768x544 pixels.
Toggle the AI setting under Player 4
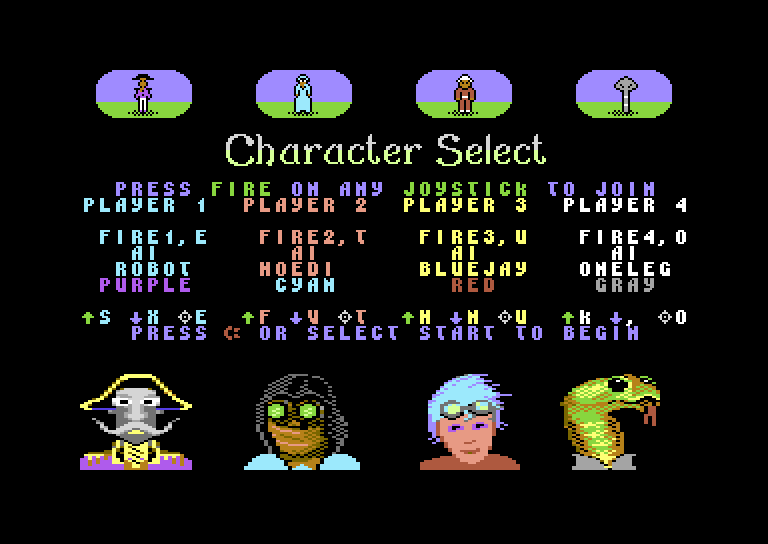point(626,253)
